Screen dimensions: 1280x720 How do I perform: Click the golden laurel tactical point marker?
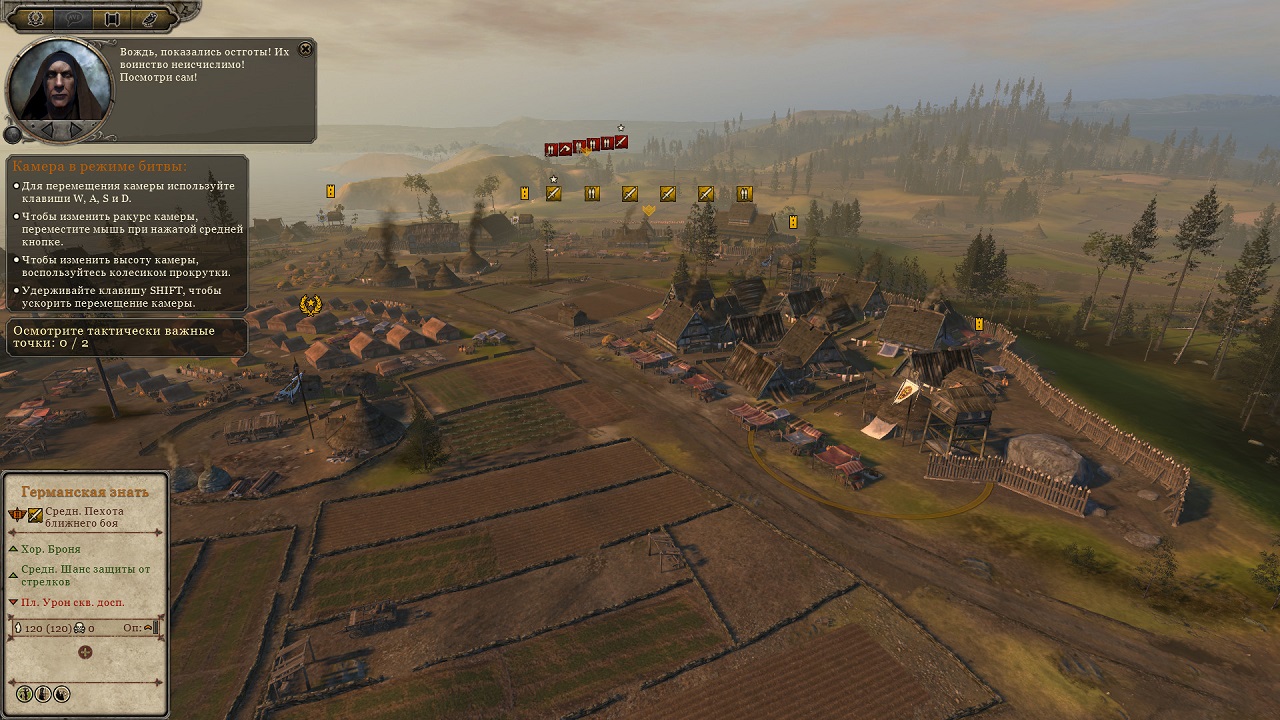tap(311, 304)
